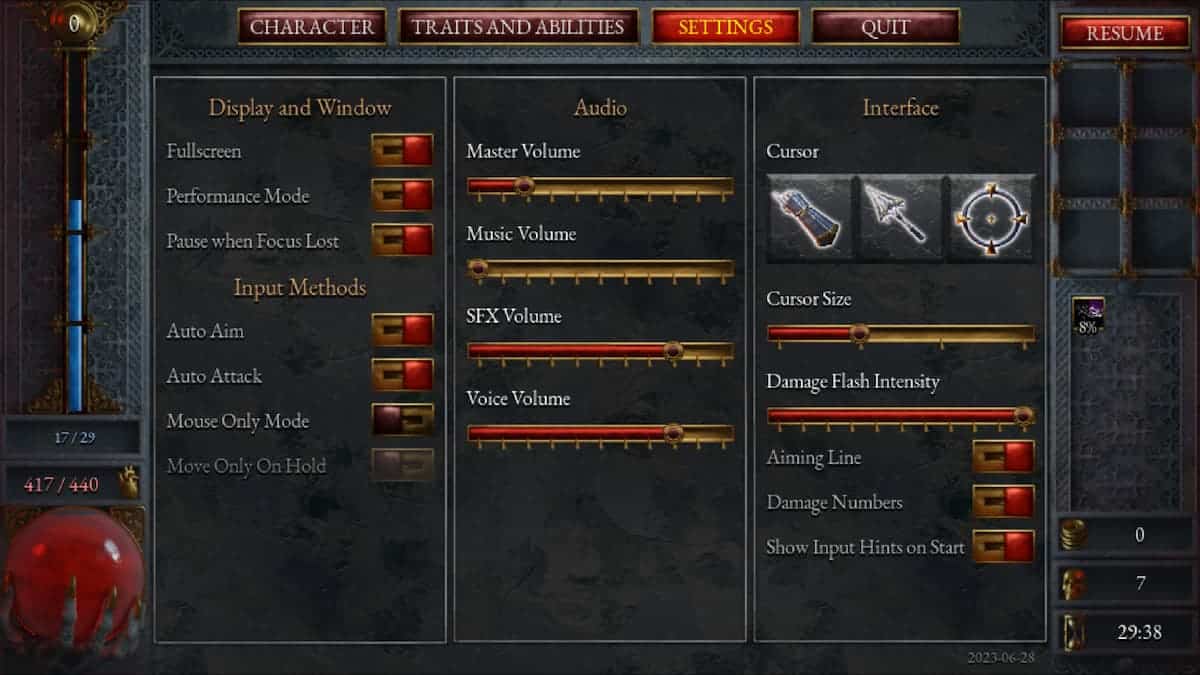
Task: Choose the gauntlet cursor style
Action: point(810,219)
